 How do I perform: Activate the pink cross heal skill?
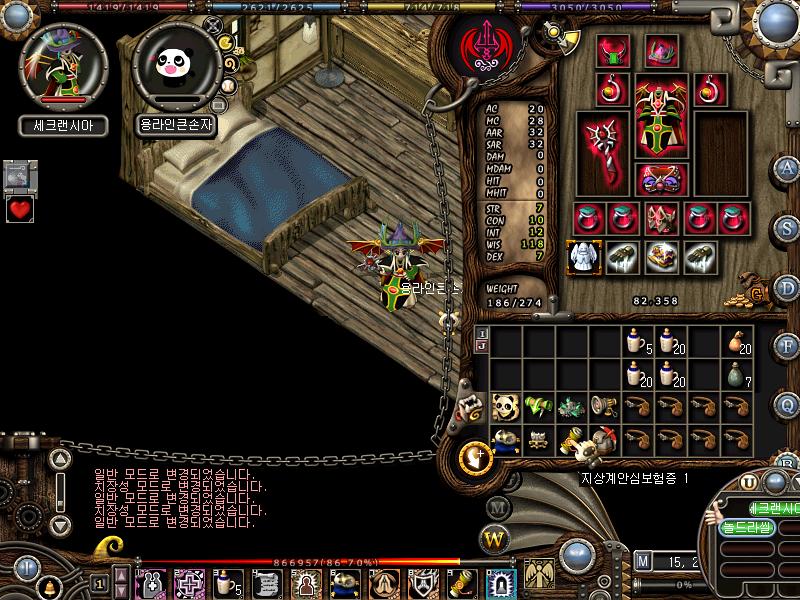click(189, 581)
